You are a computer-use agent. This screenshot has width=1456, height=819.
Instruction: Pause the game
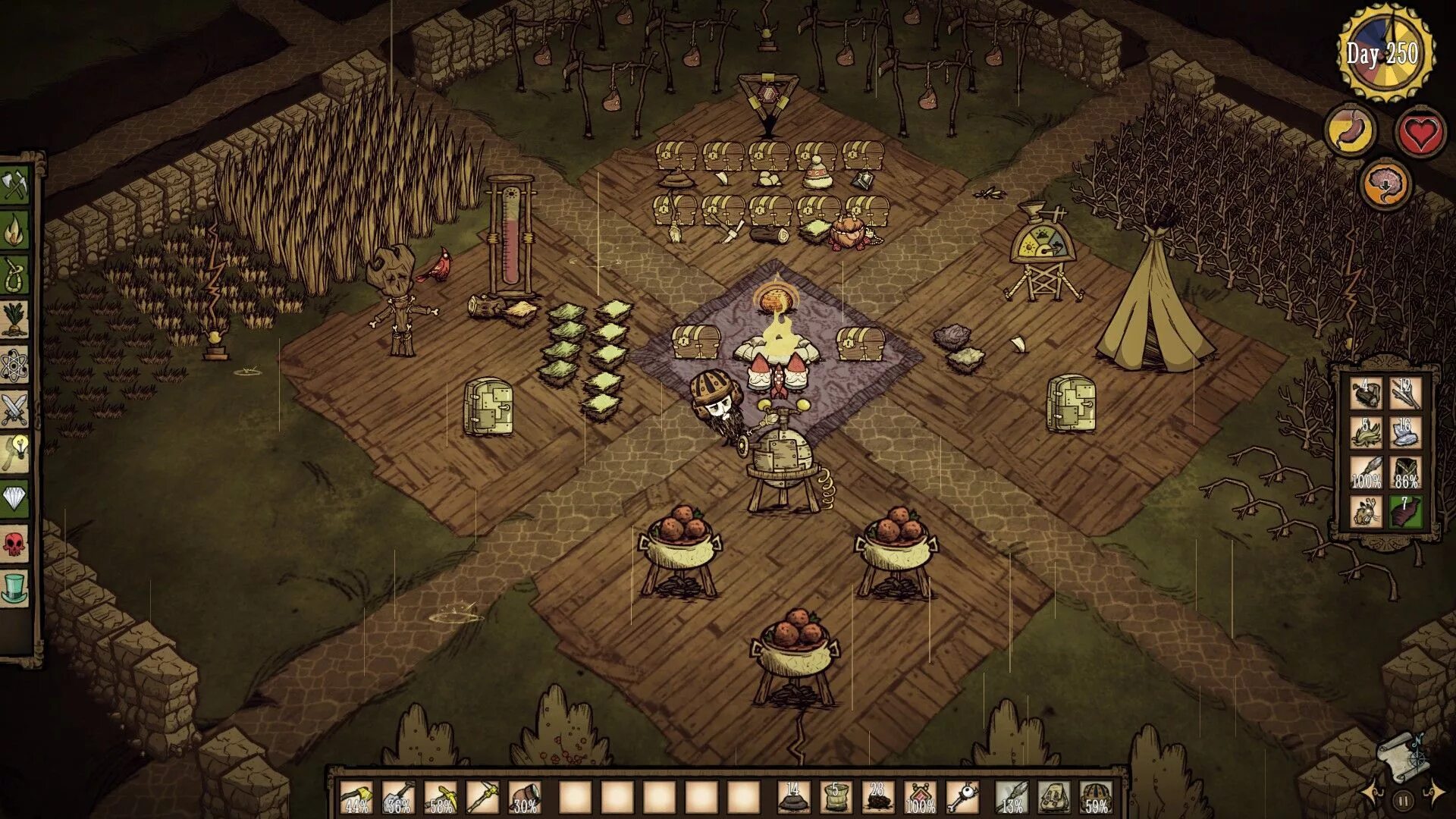click(1403, 799)
